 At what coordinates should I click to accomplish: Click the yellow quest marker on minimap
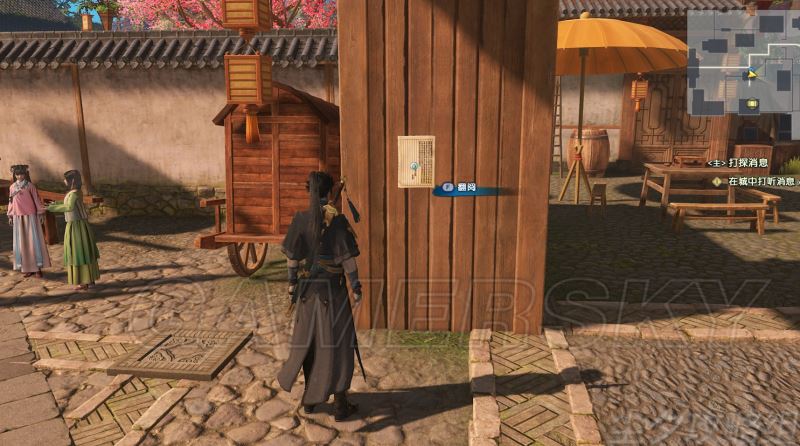pos(751,103)
